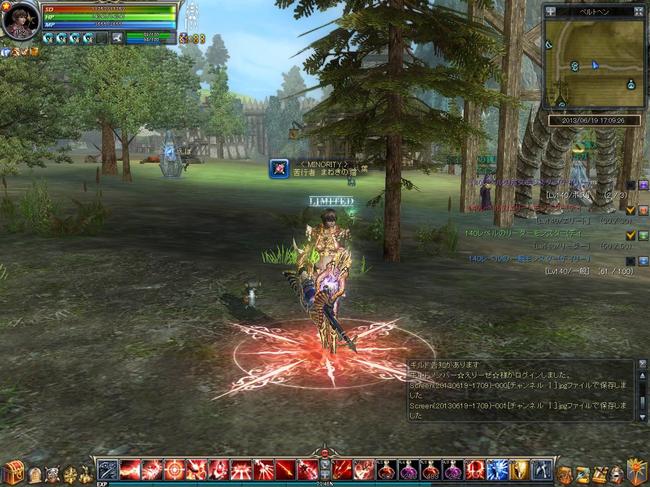The image size is (650, 487).
Task: Click the MINORITY guild emblem icon
Action: point(279,169)
